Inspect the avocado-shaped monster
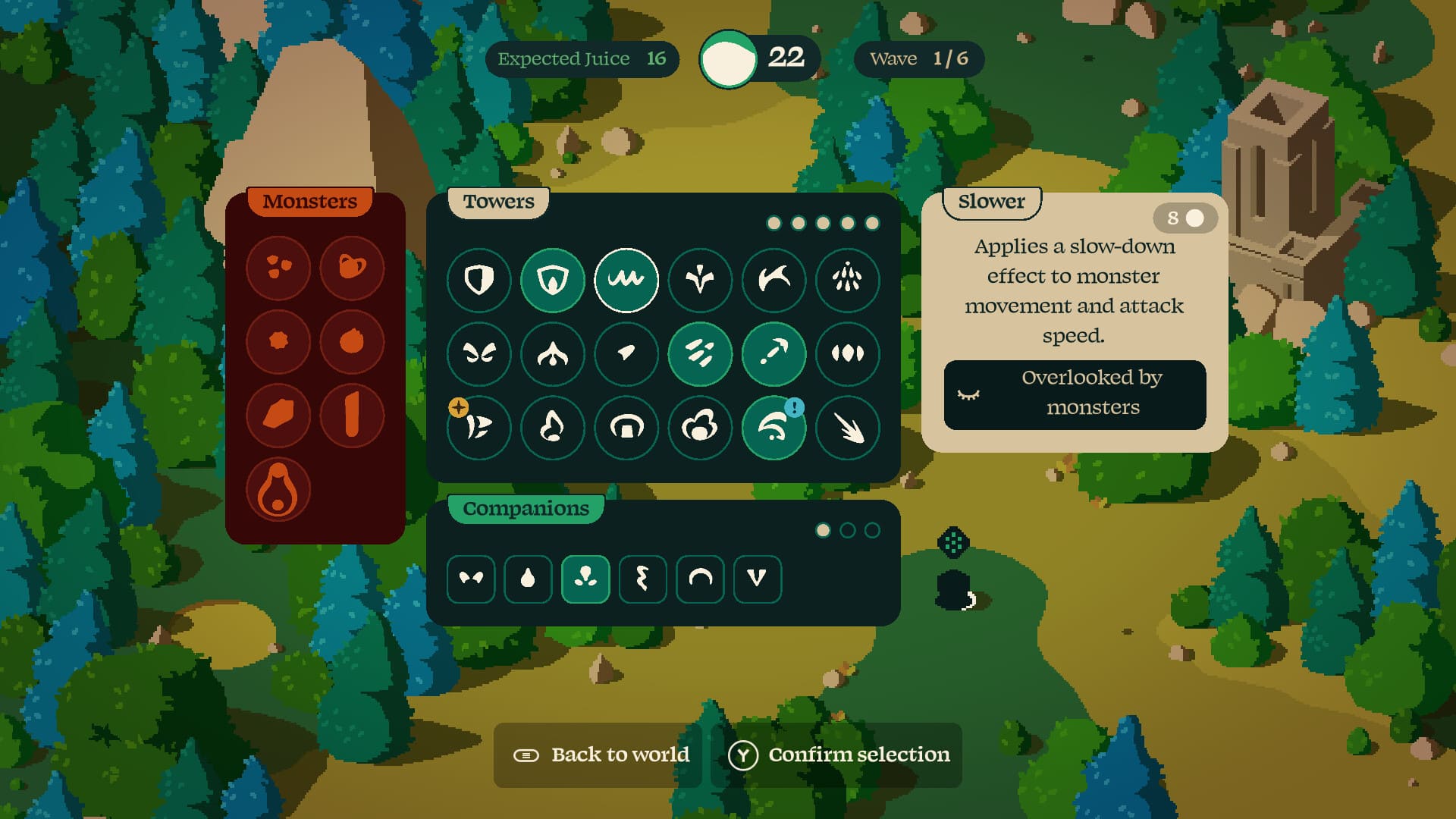The width and height of the screenshot is (1456, 819). [x=278, y=491]
